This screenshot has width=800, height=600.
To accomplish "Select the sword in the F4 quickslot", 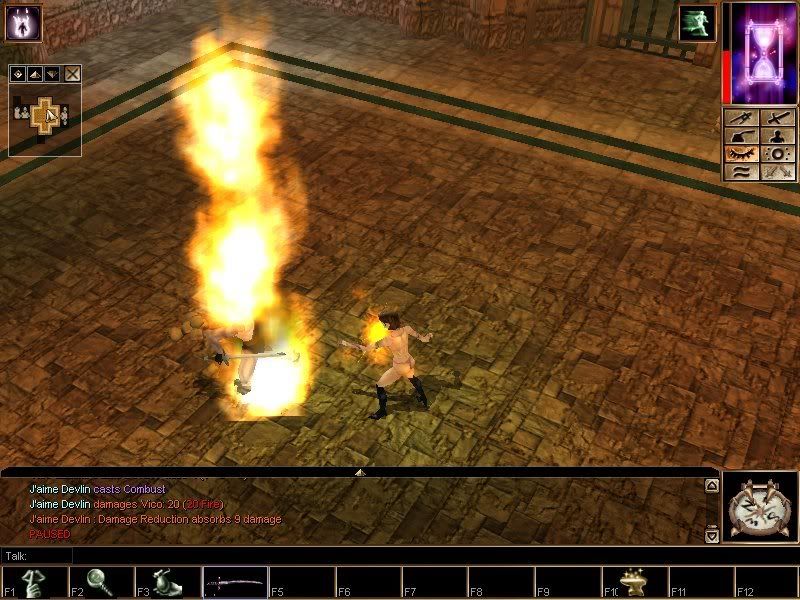I will point(236,582).
